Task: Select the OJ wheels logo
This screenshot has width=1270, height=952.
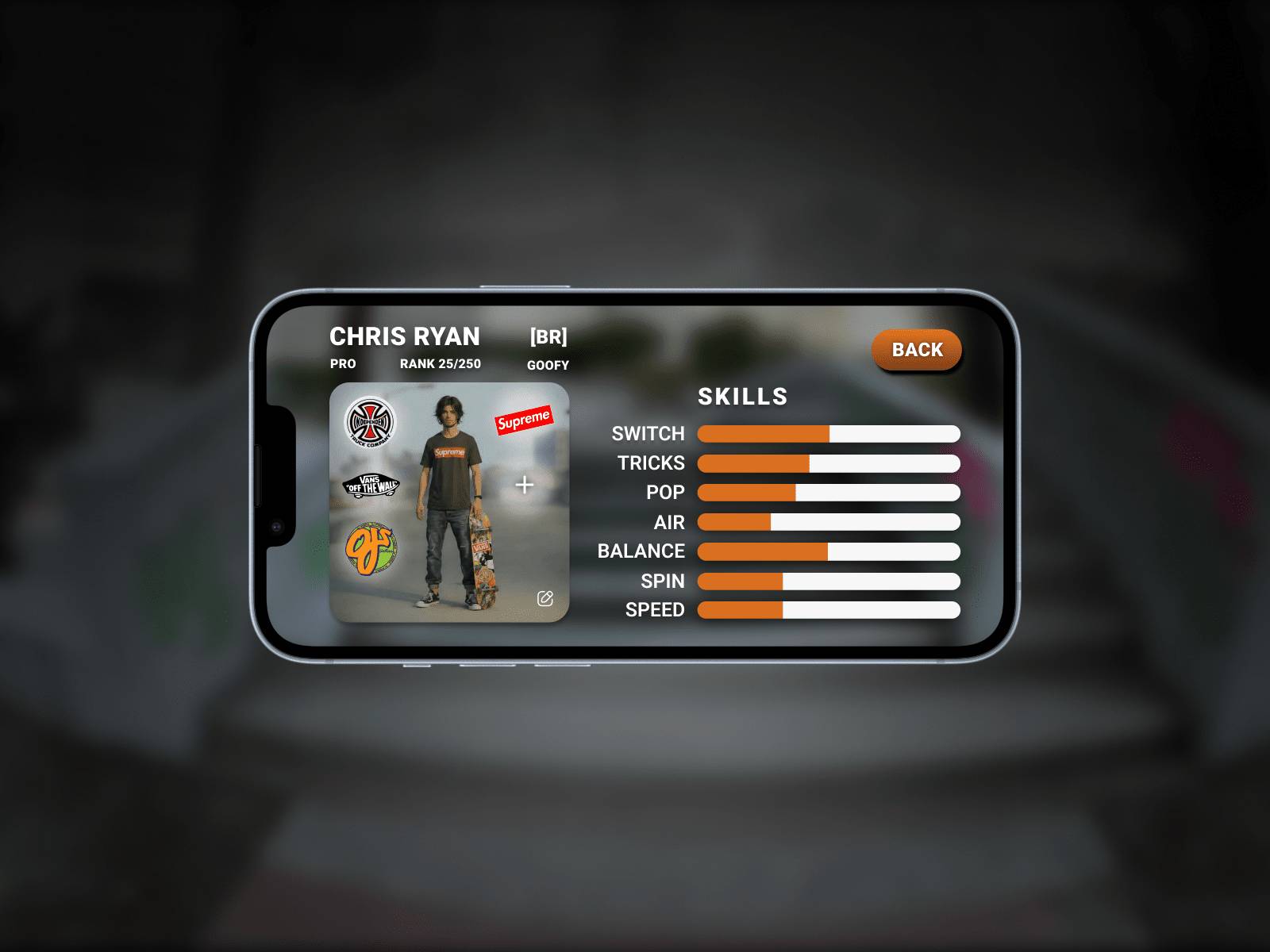Action: [370, 547]
